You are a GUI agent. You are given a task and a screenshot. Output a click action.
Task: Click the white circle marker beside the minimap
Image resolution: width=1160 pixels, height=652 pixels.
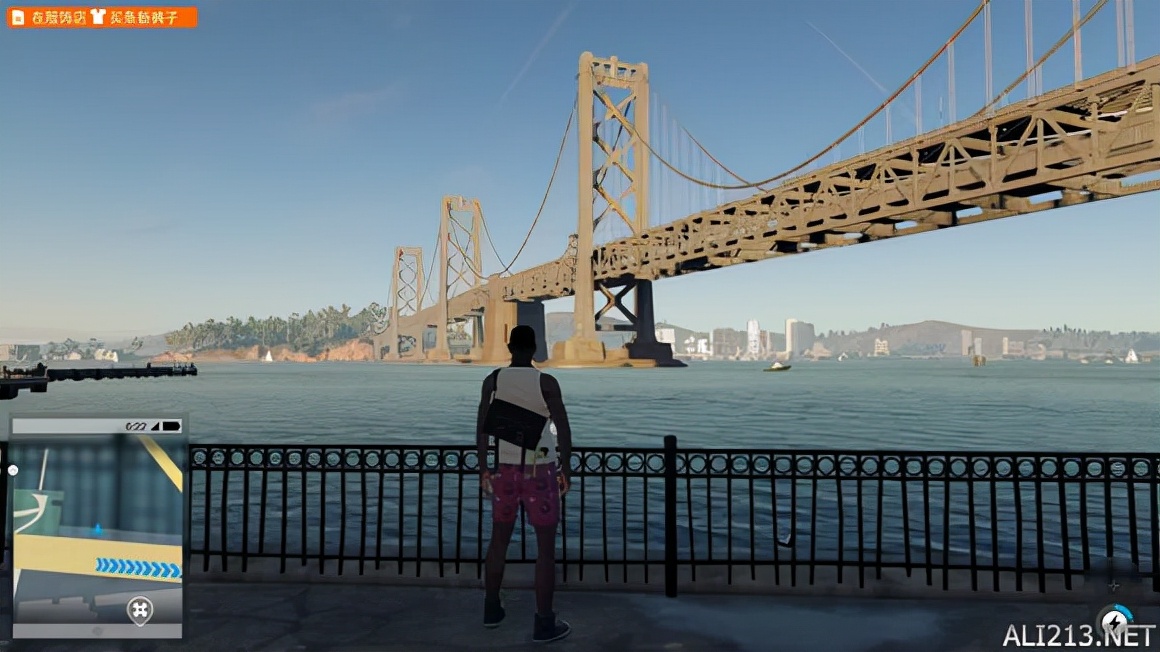coord(13,469)
